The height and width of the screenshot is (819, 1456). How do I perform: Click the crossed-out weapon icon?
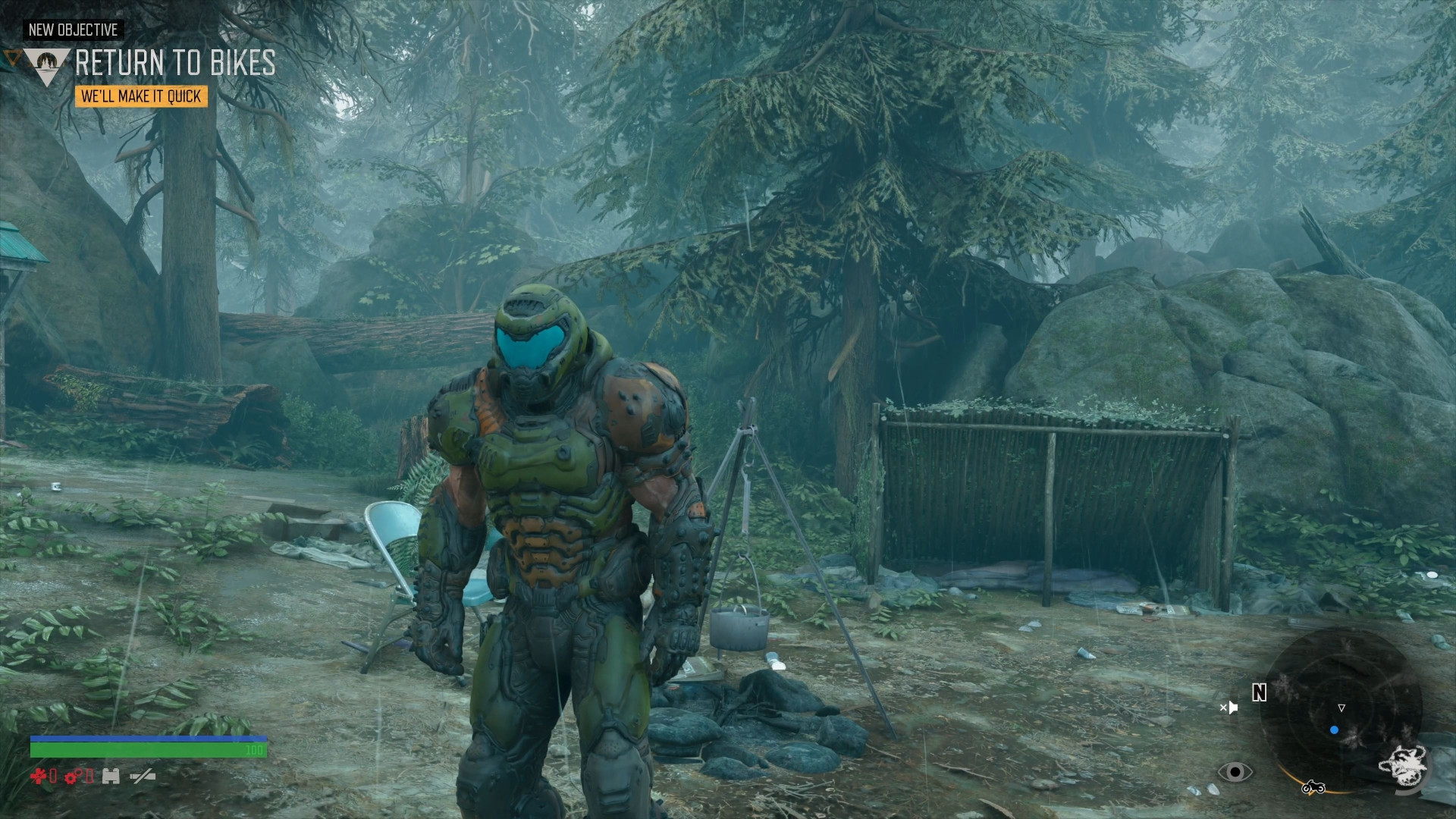click(142, 777)
